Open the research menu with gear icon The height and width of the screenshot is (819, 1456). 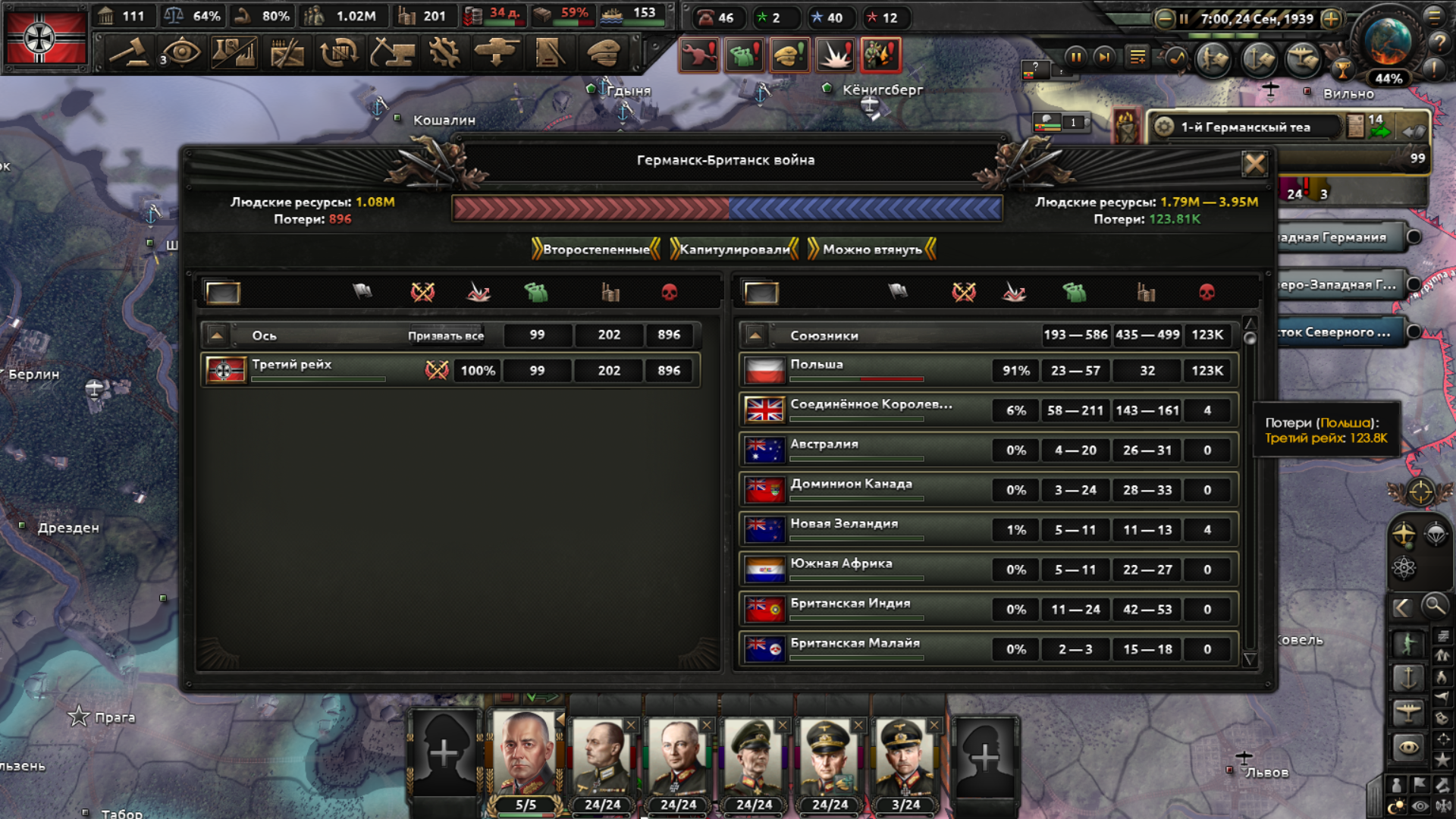444,53
